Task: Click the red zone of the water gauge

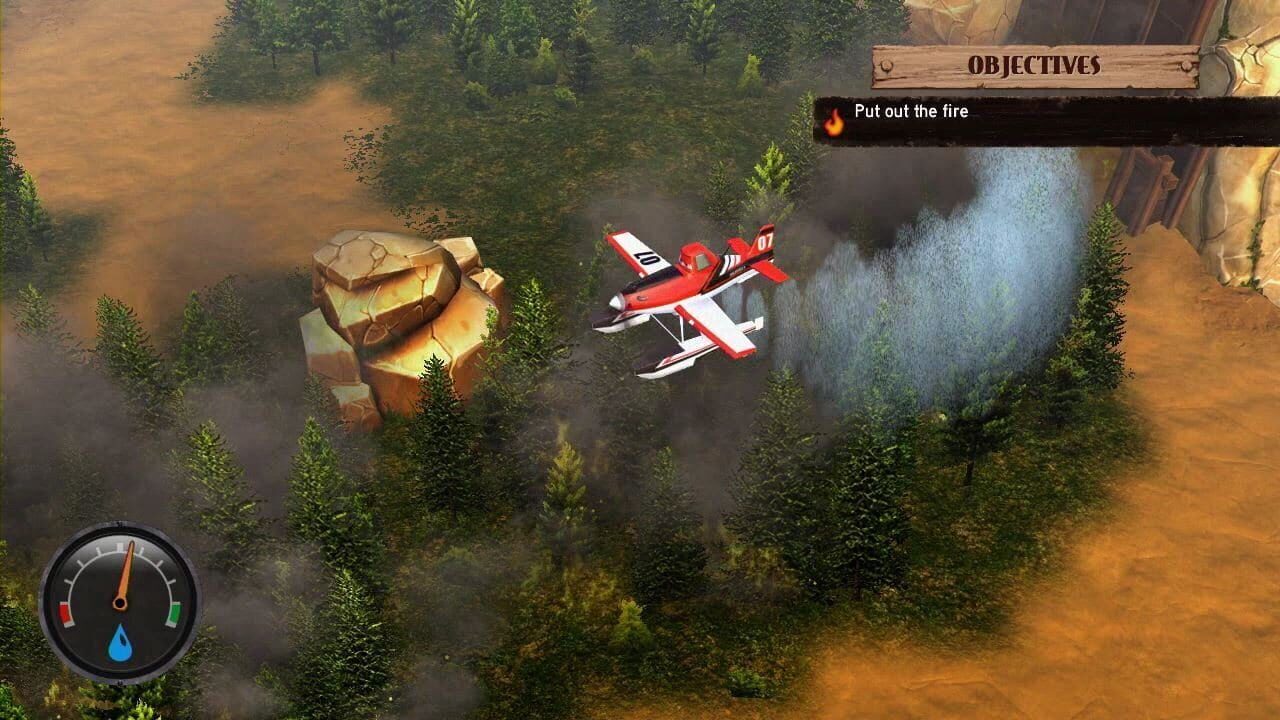Action: (x=66, y=613)
